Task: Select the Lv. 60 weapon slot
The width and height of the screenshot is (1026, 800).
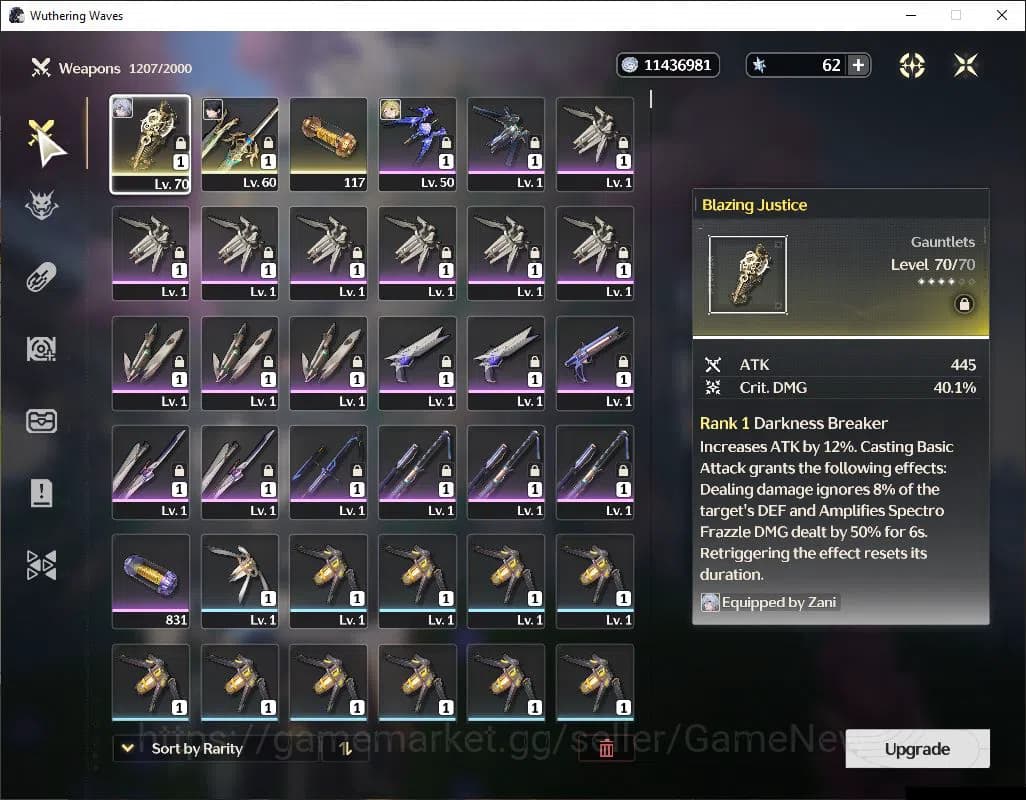Action: coord(240,144)
